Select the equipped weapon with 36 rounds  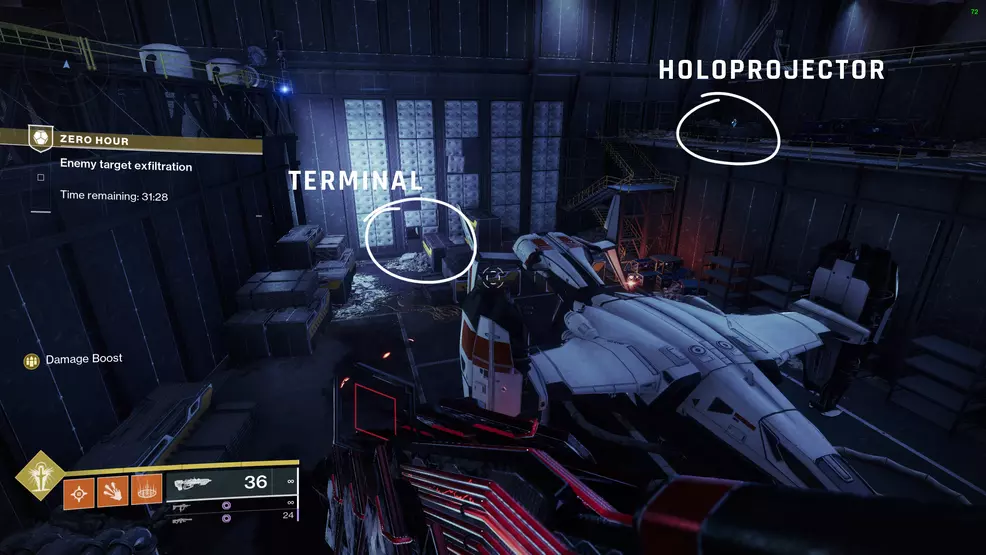point(230,483)
